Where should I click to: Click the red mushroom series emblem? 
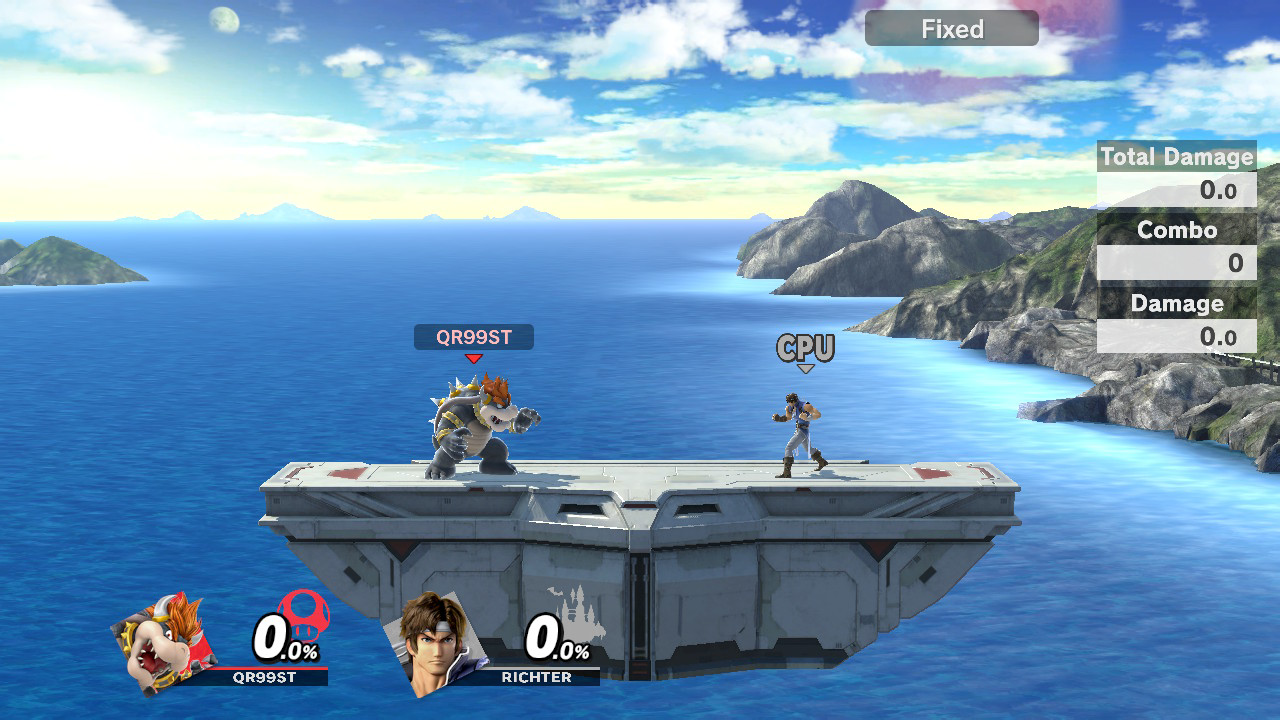[305, 611]
